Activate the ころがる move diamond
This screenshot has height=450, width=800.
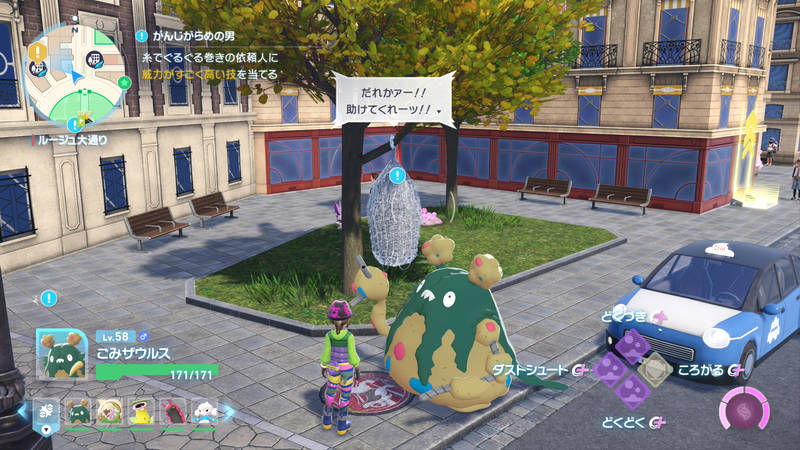pos(656,371)
